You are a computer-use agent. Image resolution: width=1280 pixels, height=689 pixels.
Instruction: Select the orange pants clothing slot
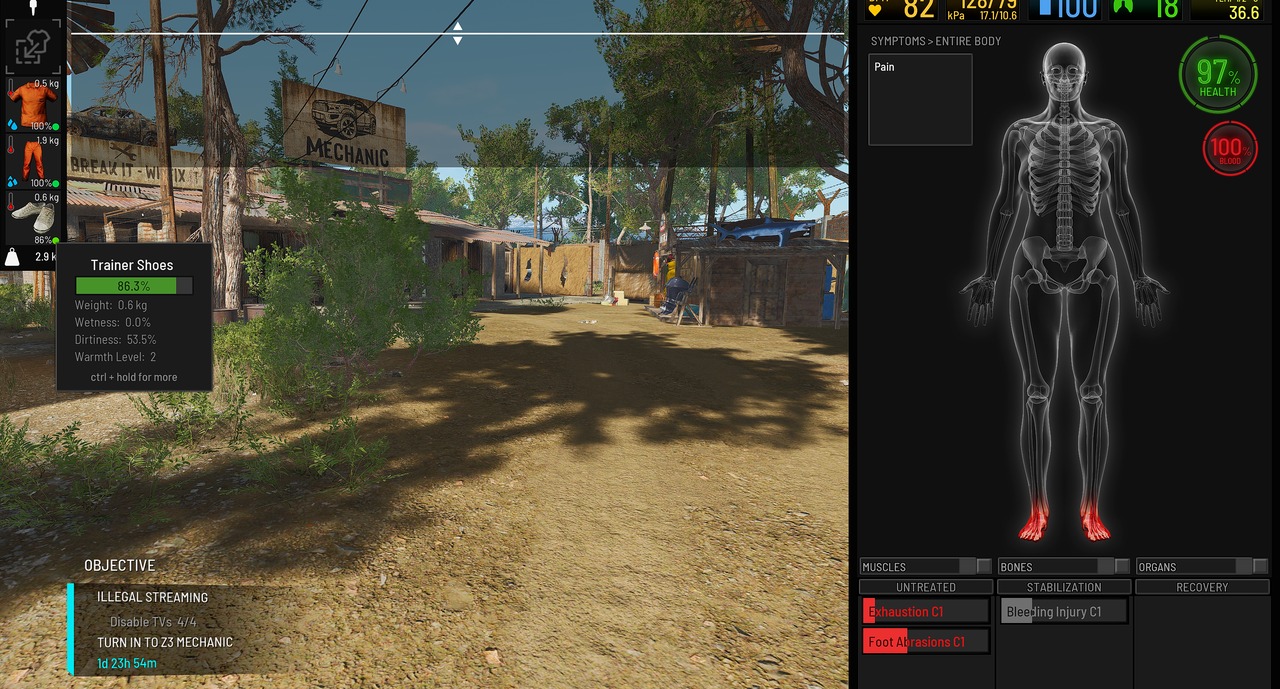(32, 161)
